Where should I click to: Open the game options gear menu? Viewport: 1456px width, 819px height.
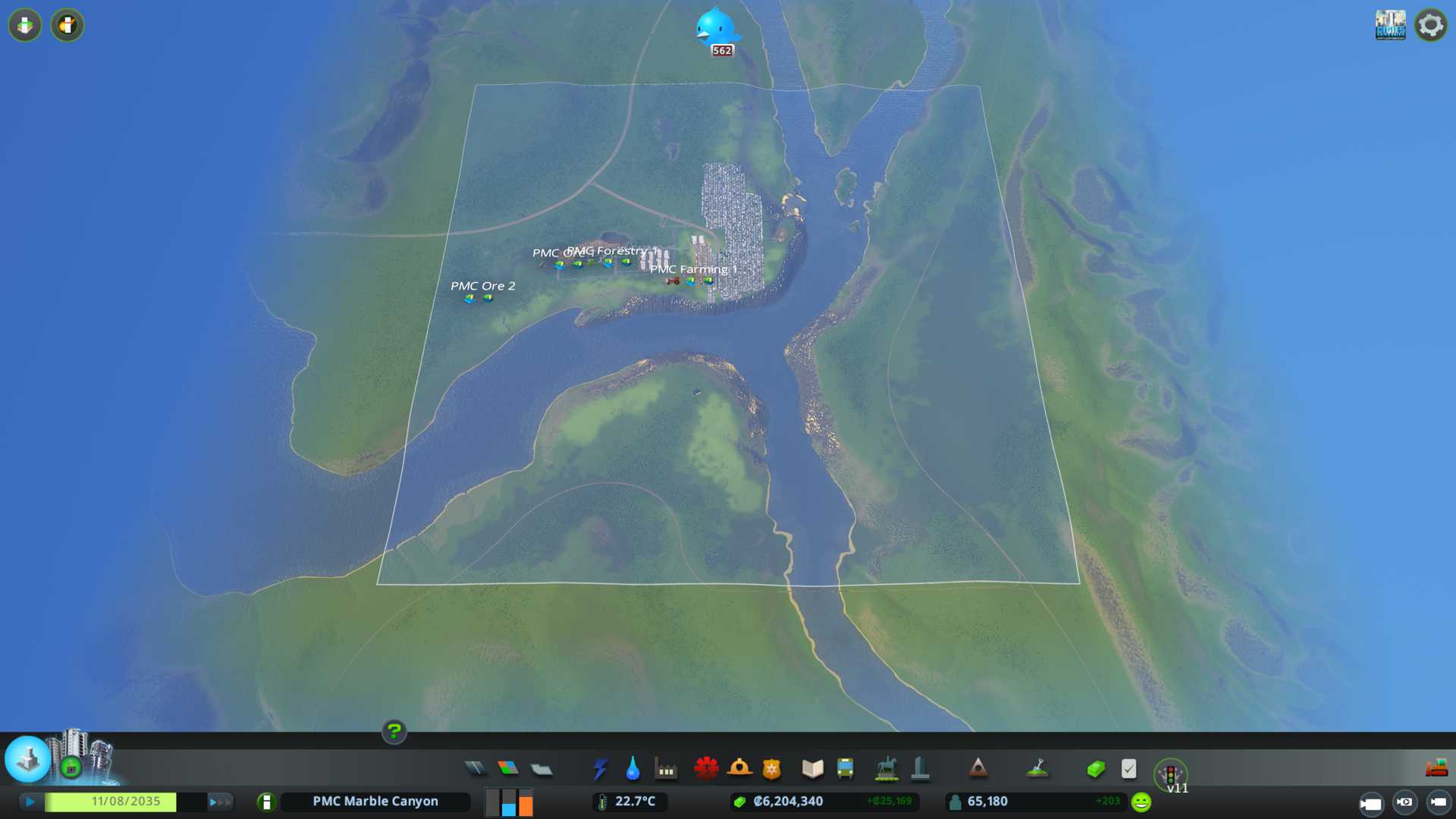click(1431, 25)
